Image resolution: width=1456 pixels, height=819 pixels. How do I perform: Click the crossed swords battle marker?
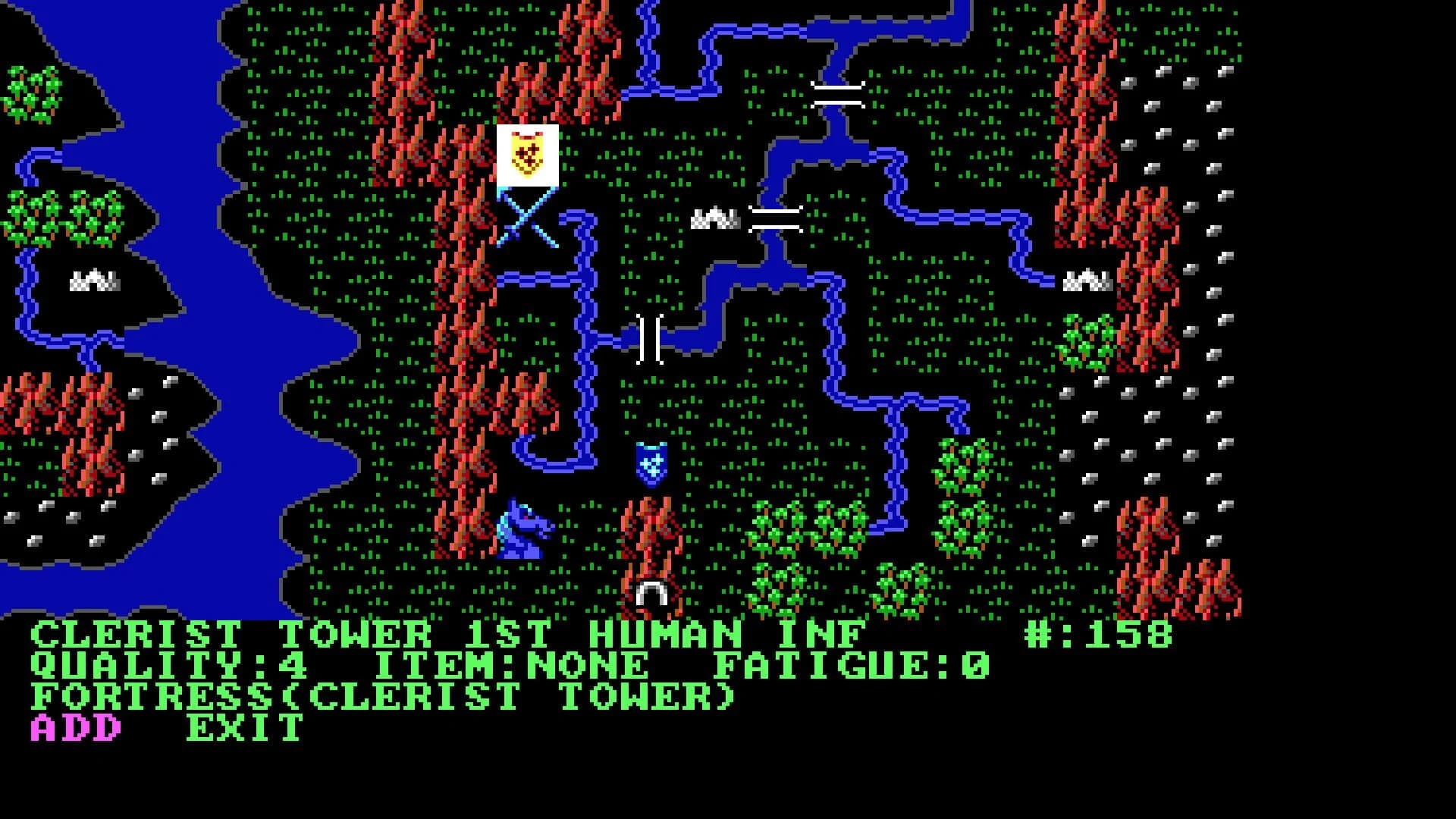pos(526,223)
